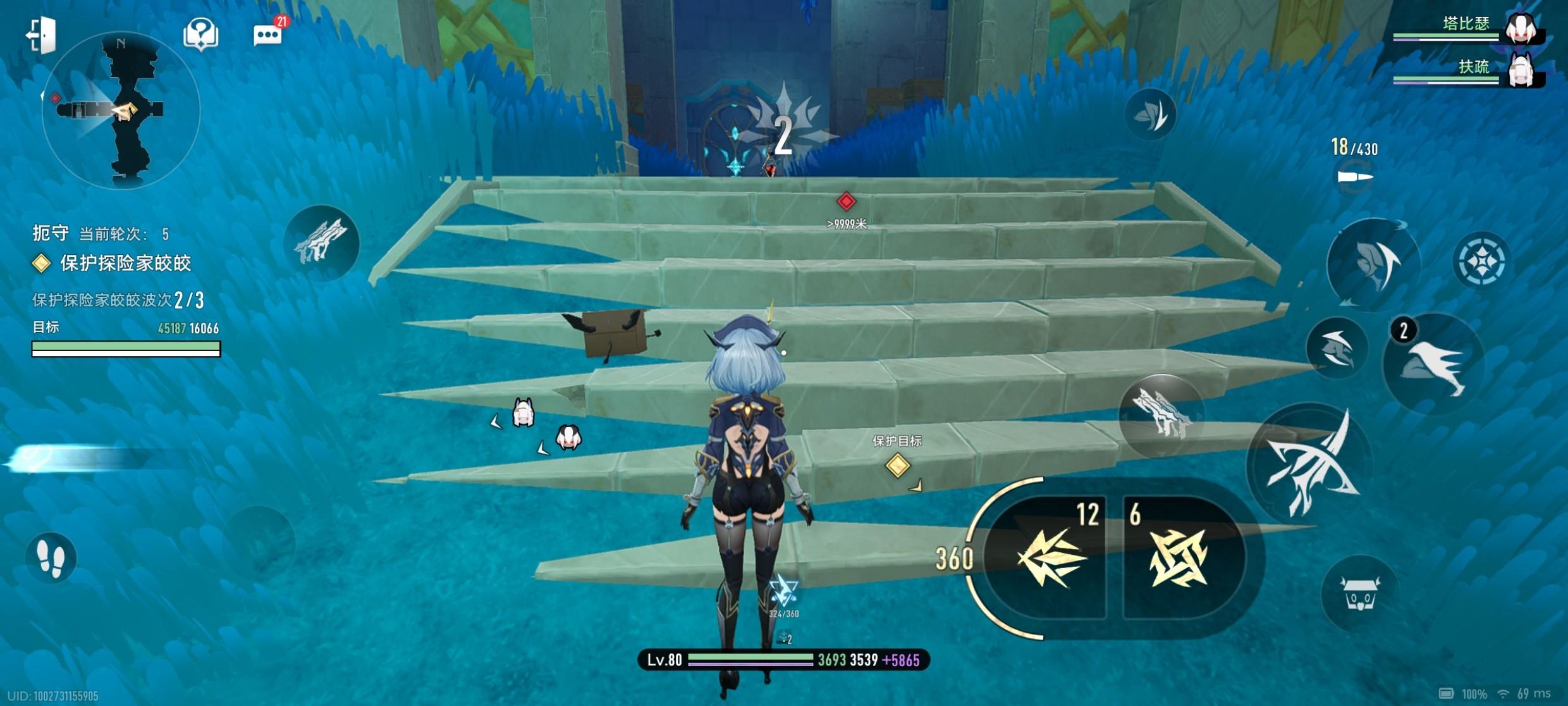Toggle the footprints walk mode icon

click(51, 558)
